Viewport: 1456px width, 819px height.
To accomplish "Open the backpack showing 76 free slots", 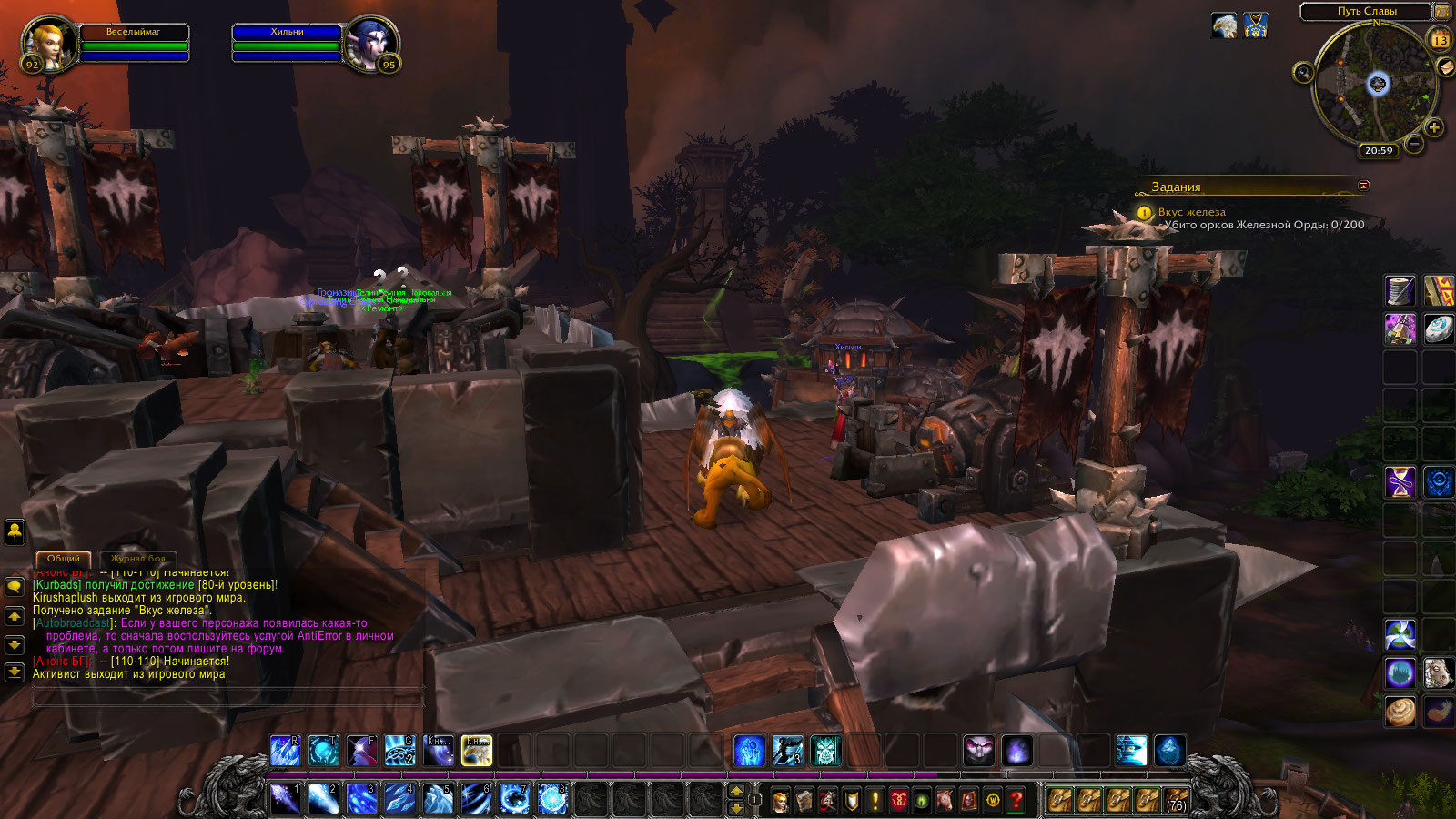I will pyautogui.click(x=1177, y=800).
